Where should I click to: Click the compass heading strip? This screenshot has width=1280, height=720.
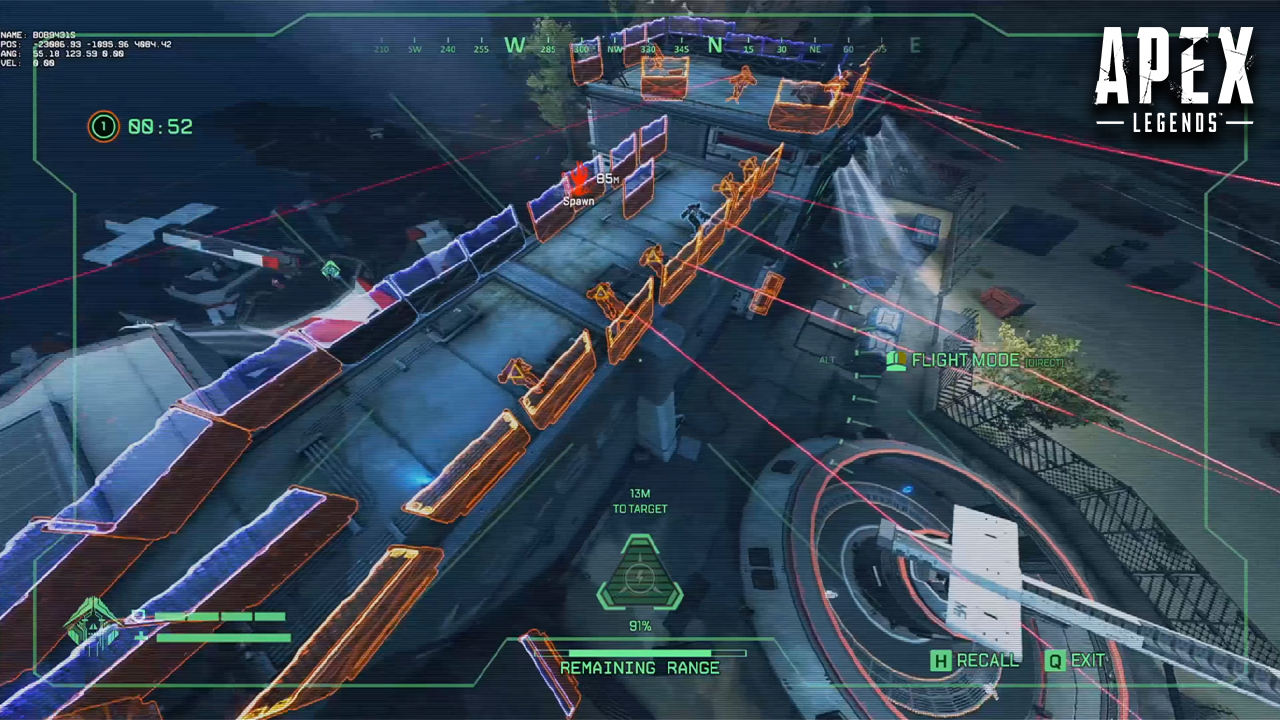644,46
